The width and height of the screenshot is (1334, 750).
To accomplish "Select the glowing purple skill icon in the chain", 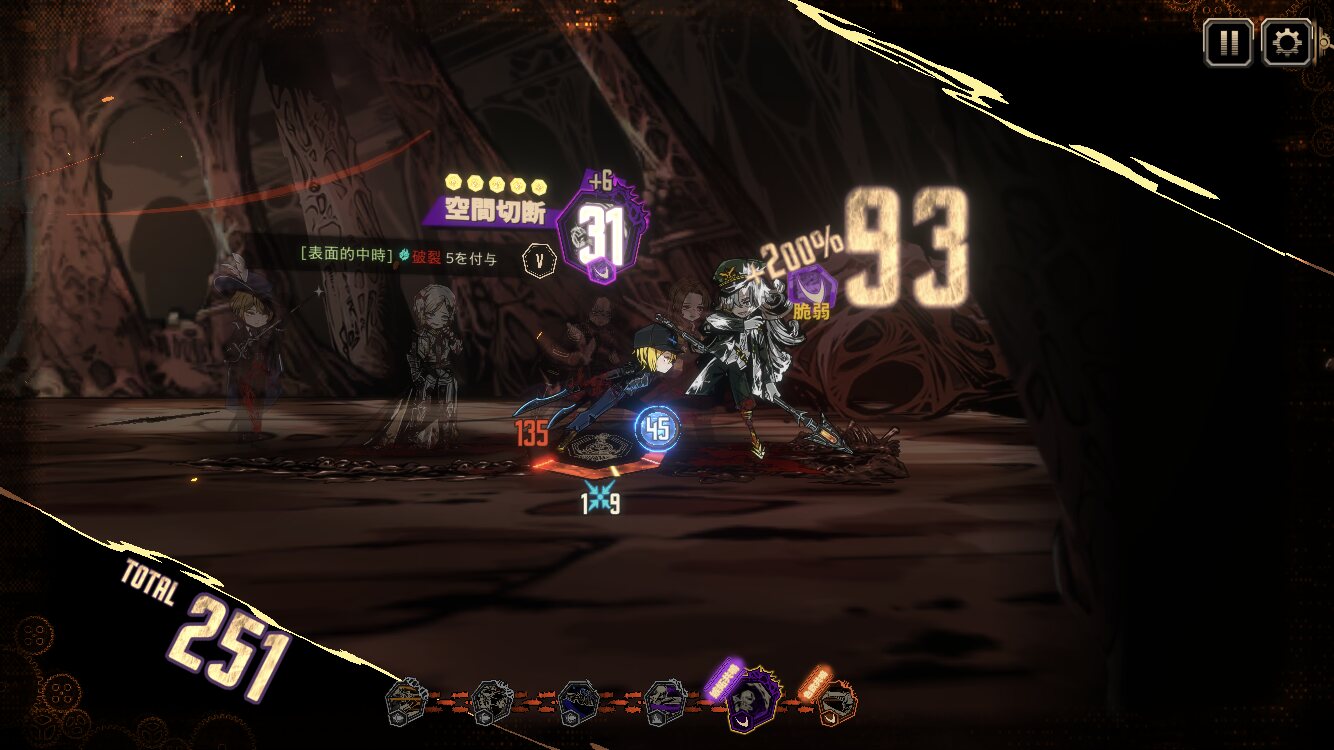I will 751,700.
